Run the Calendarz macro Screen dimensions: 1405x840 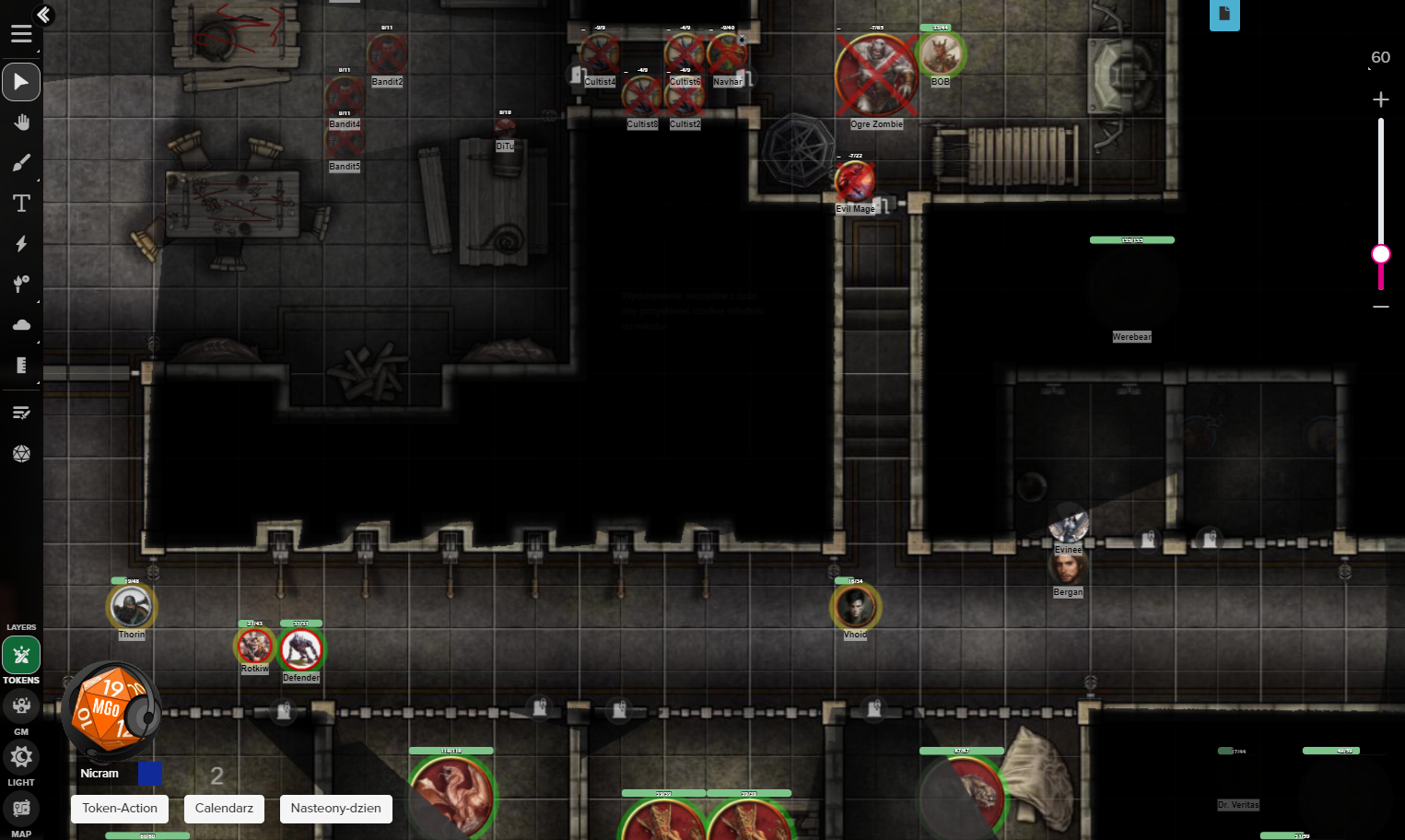pos(224,809)
